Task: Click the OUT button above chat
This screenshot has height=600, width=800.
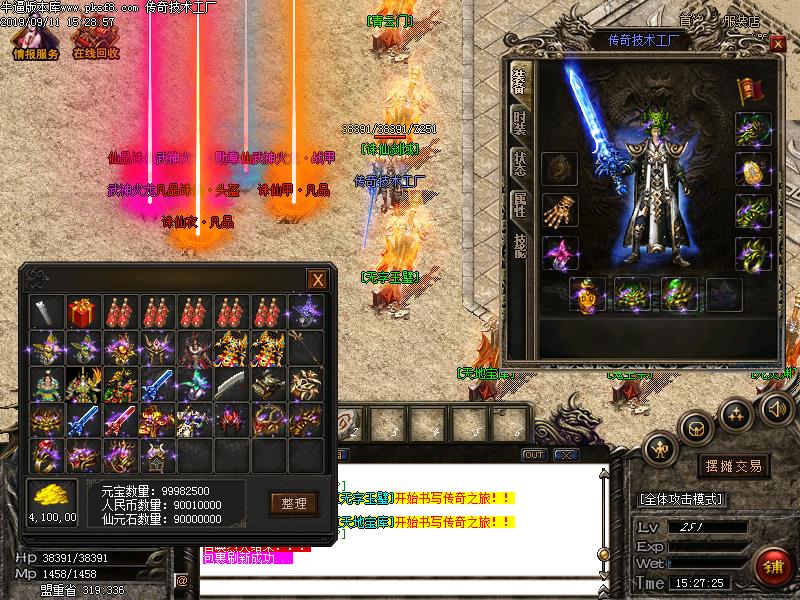Action: [x=535, y=455]
